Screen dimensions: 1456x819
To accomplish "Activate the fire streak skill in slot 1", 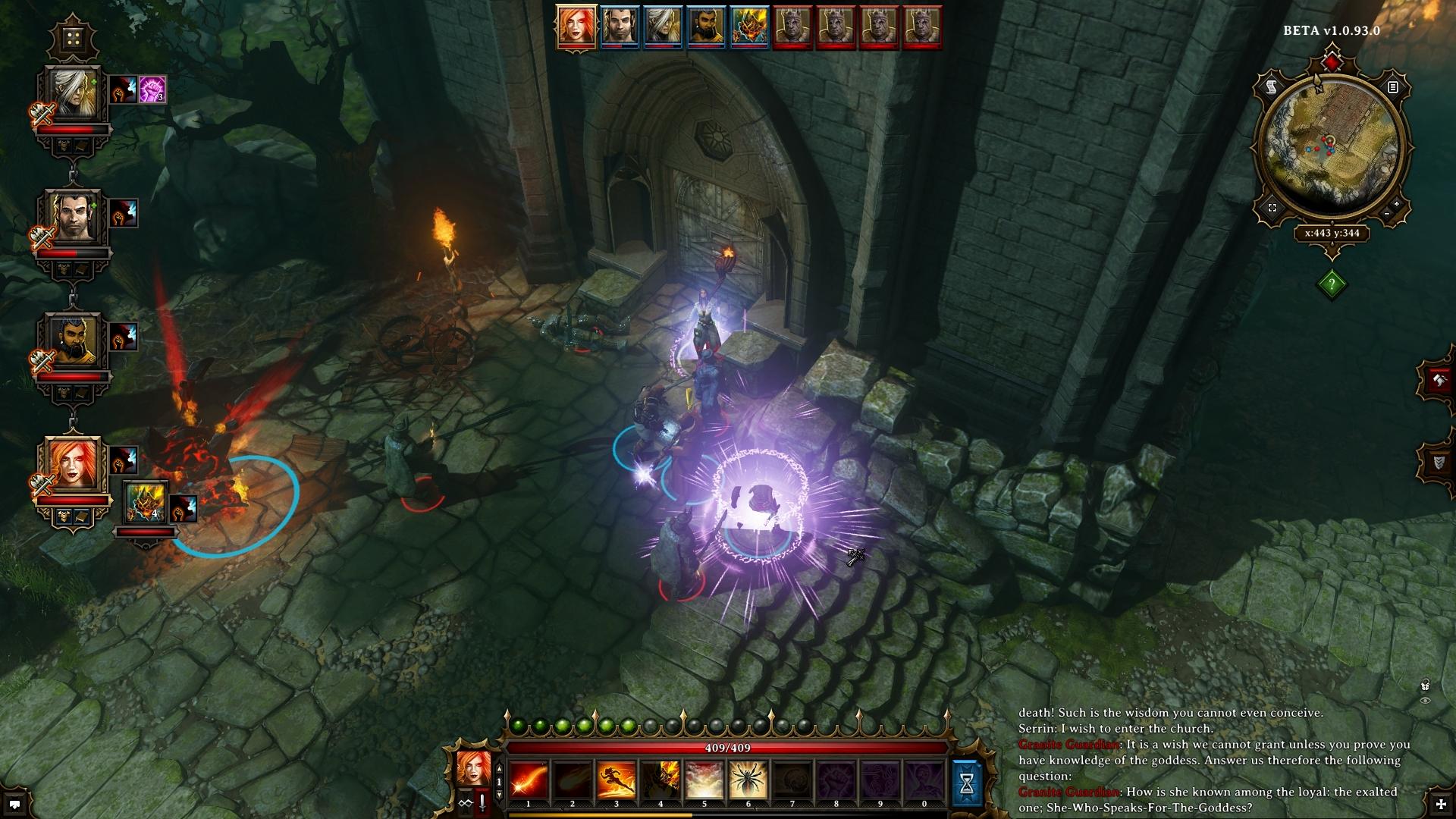I will coord(529,781).
